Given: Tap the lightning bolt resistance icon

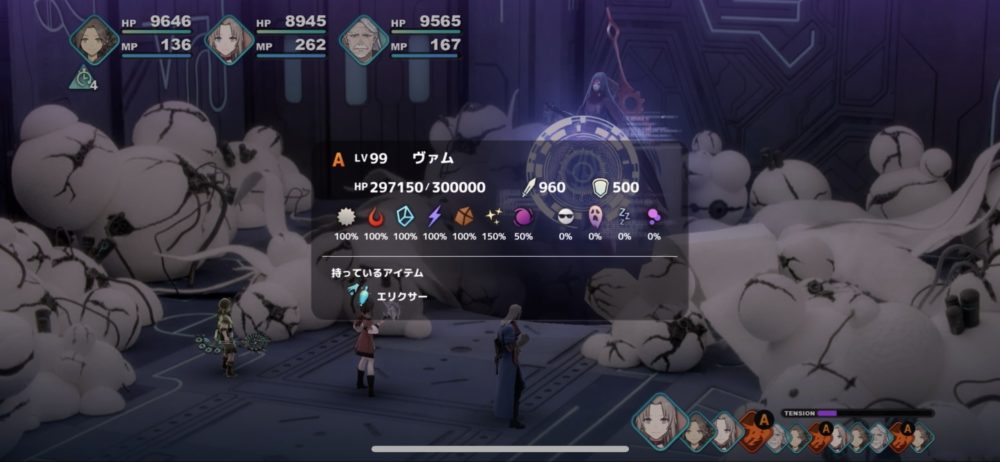Looking at the screenshot, I should [x=434, y=216].
